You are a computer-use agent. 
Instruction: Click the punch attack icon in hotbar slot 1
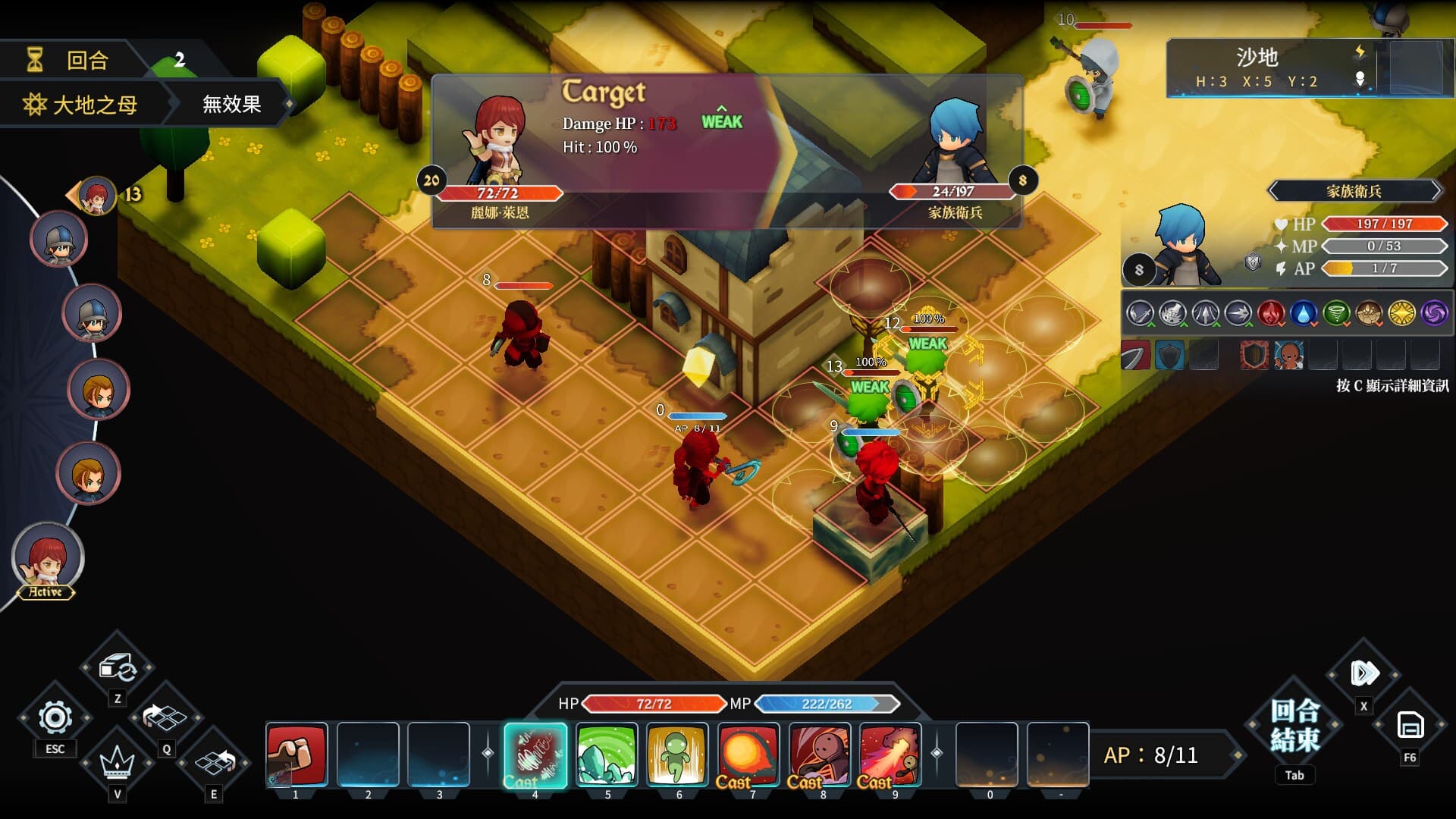pyautogui.click(x=296, y=756)
